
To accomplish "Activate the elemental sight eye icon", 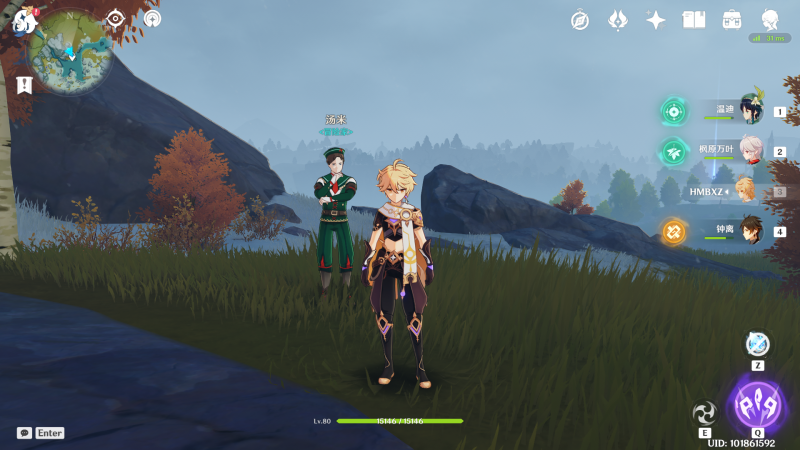I will tap(116, 18).
